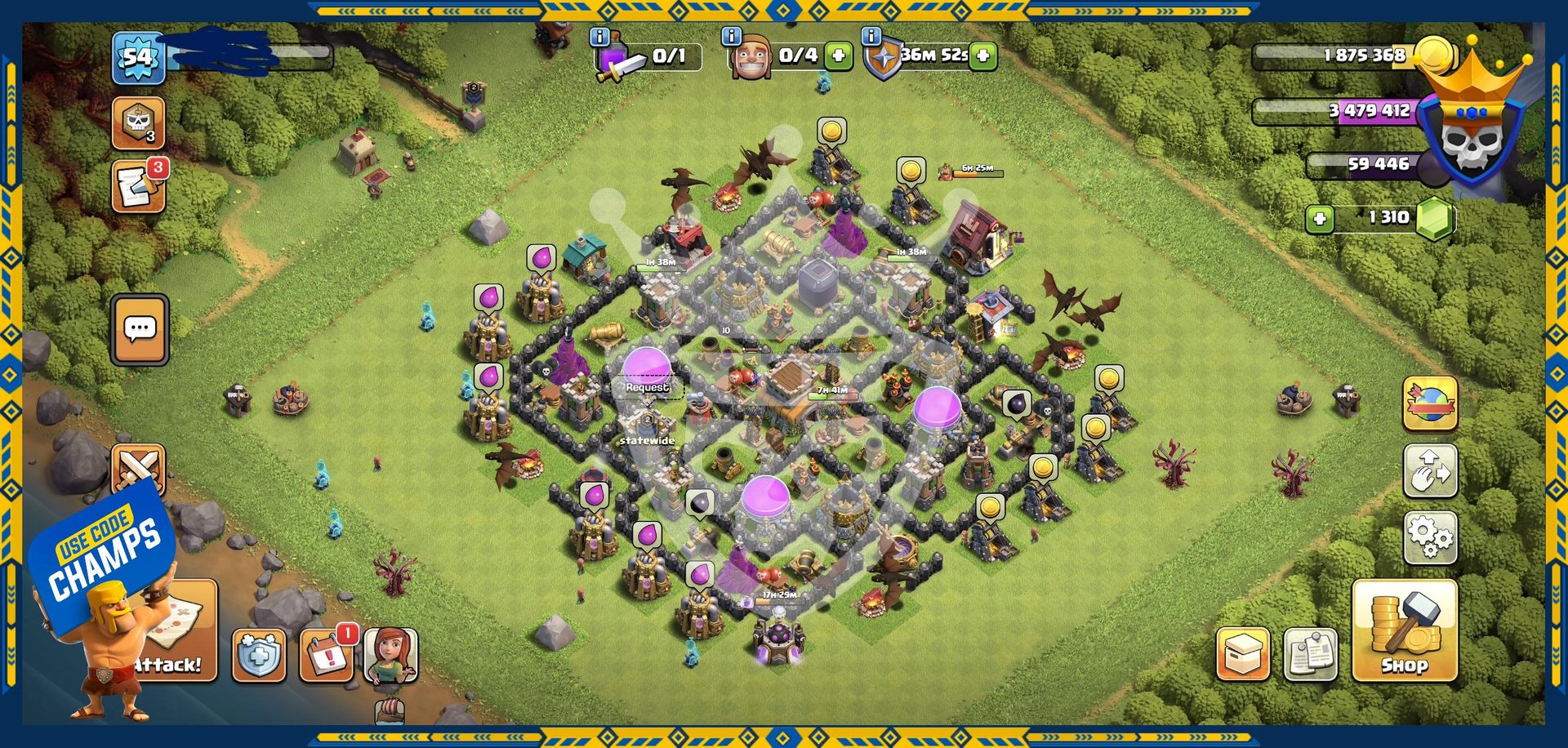
Task: Enter village edit layout mode
Action: point(1430,471)
